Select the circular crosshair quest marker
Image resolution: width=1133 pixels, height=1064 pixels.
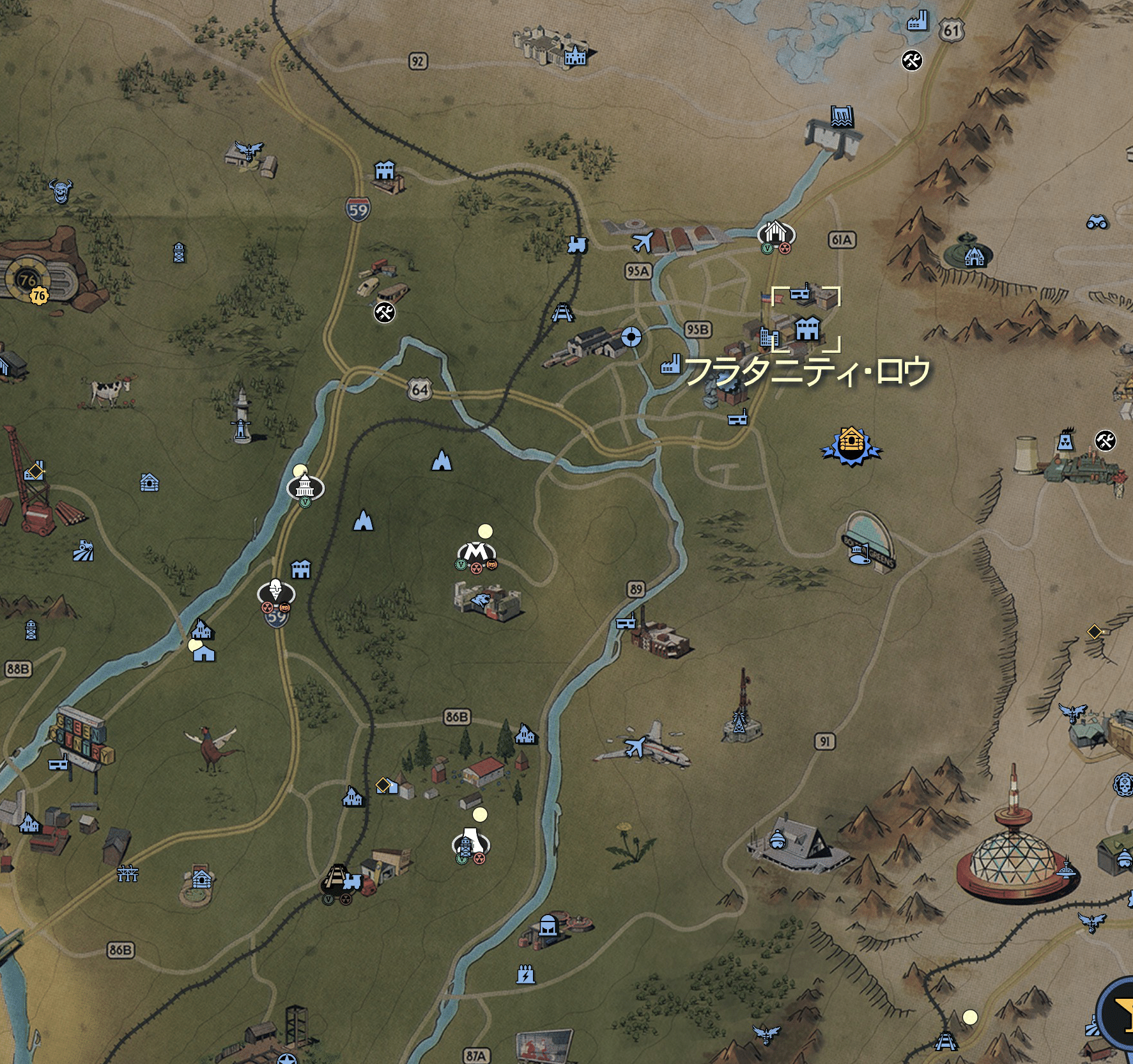click(631, 336)
